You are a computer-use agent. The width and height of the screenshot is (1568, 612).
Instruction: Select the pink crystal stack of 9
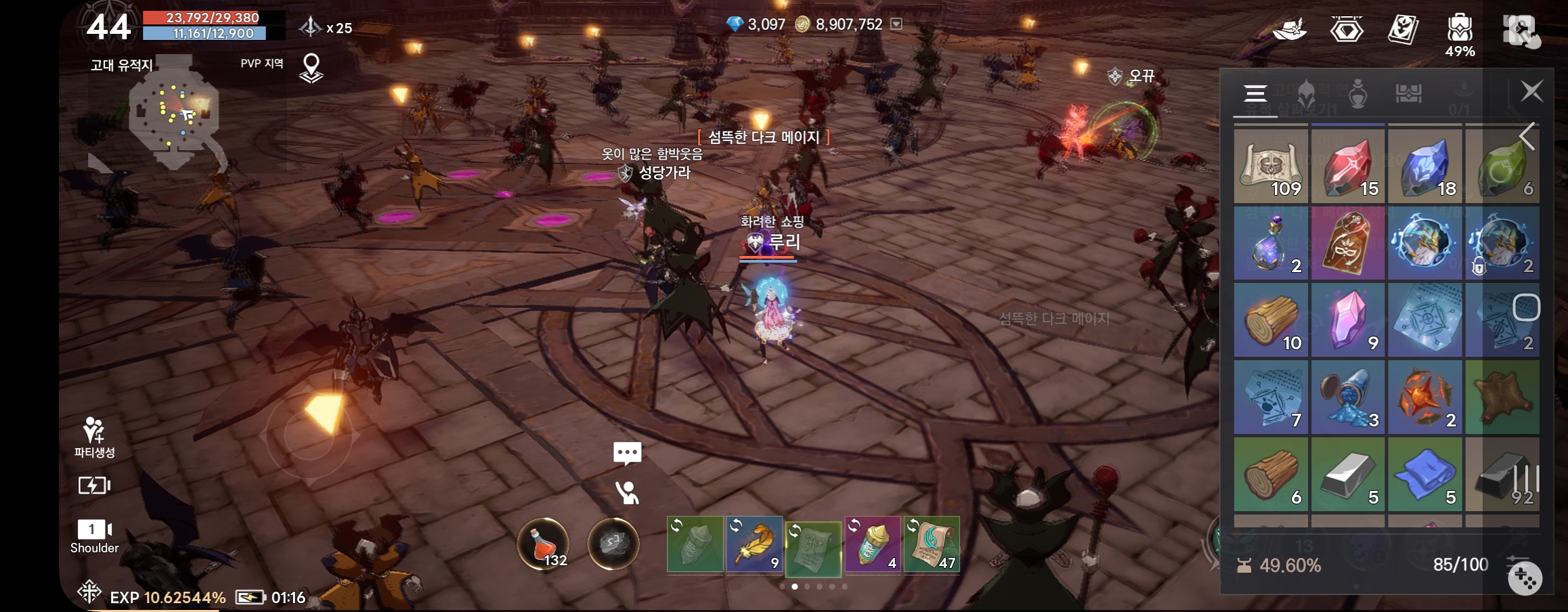point(1348,321)
